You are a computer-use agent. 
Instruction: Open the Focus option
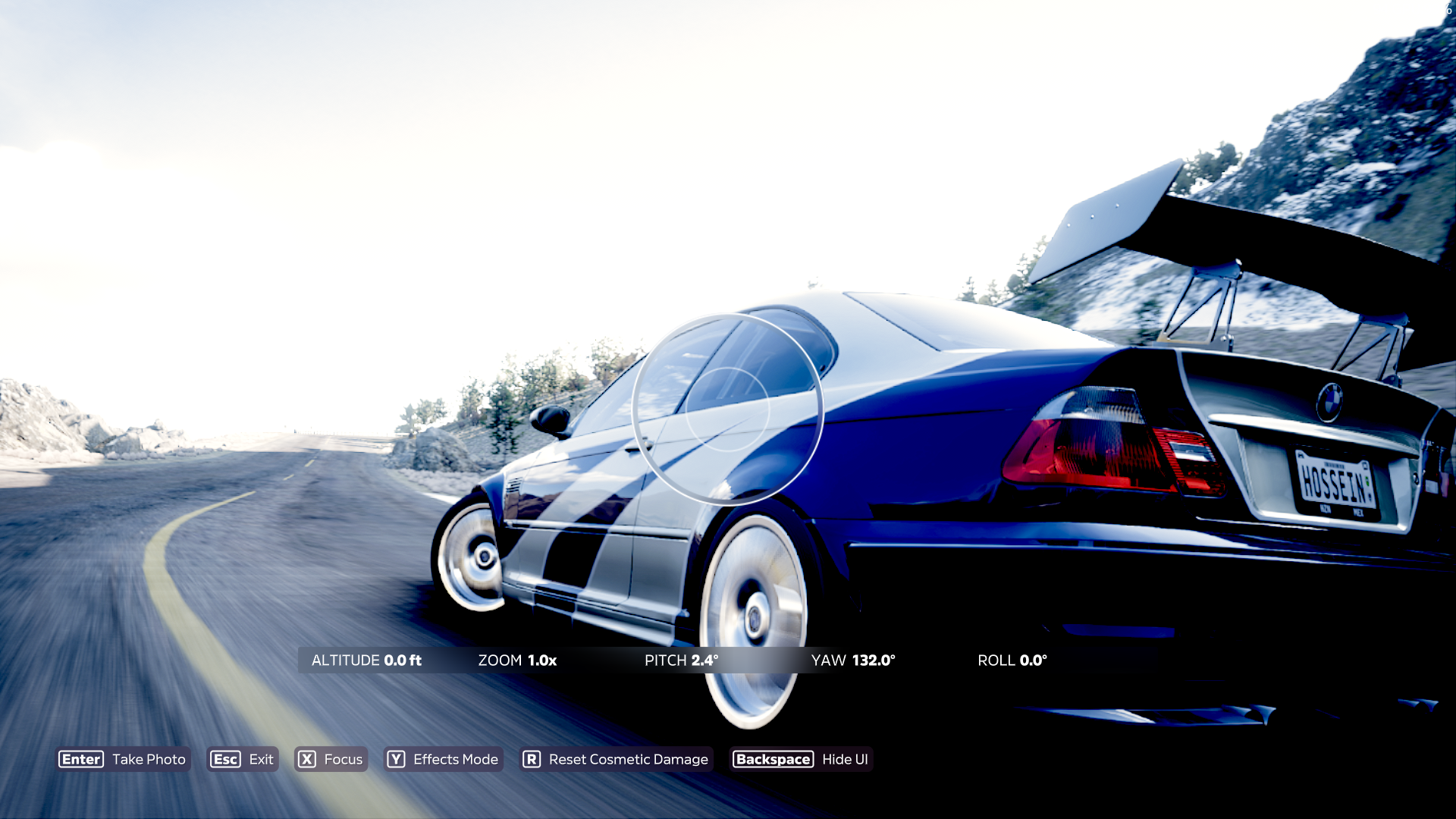coord(331,759)
